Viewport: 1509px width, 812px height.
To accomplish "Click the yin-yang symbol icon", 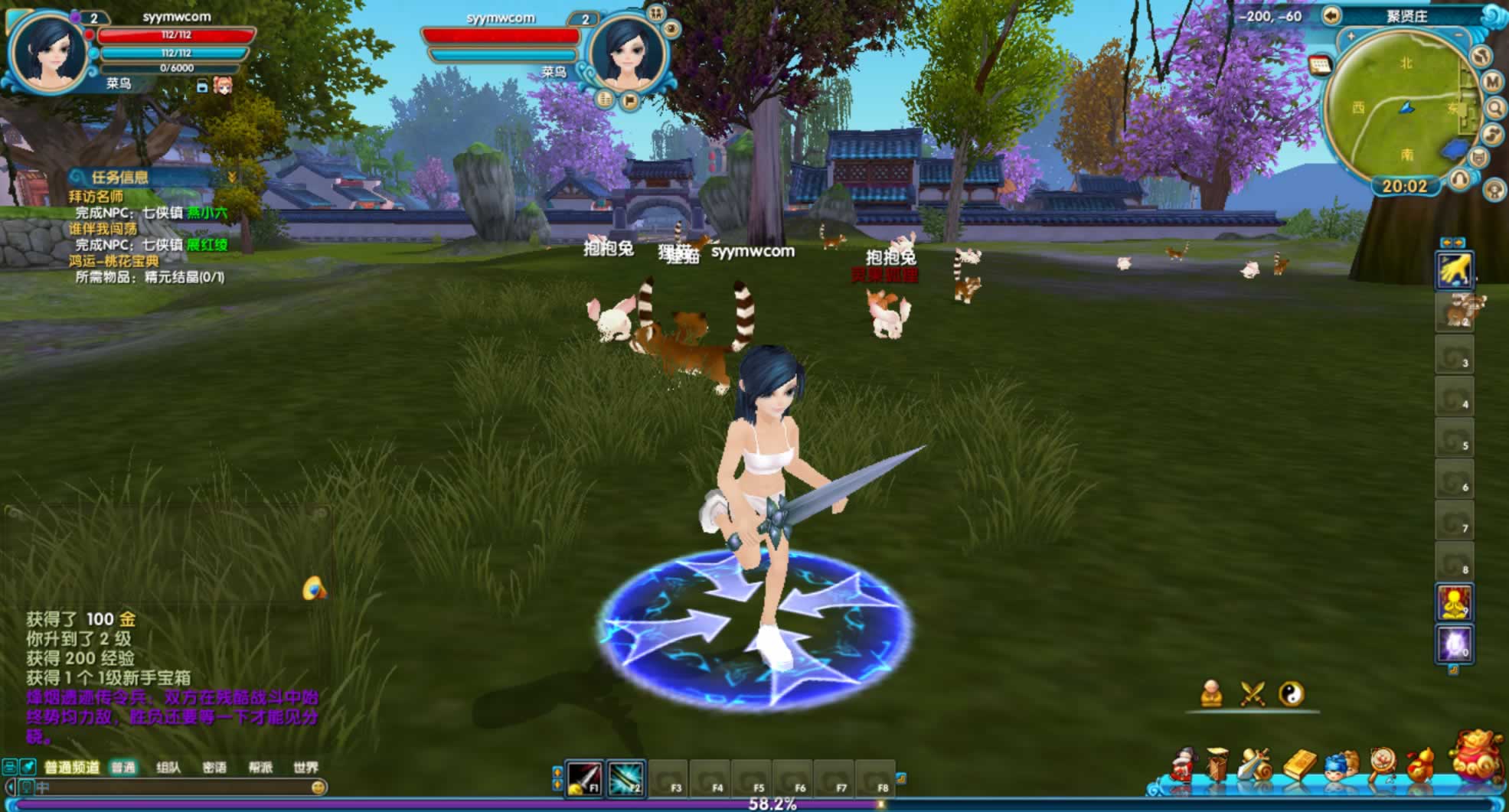I will 1292,694.
